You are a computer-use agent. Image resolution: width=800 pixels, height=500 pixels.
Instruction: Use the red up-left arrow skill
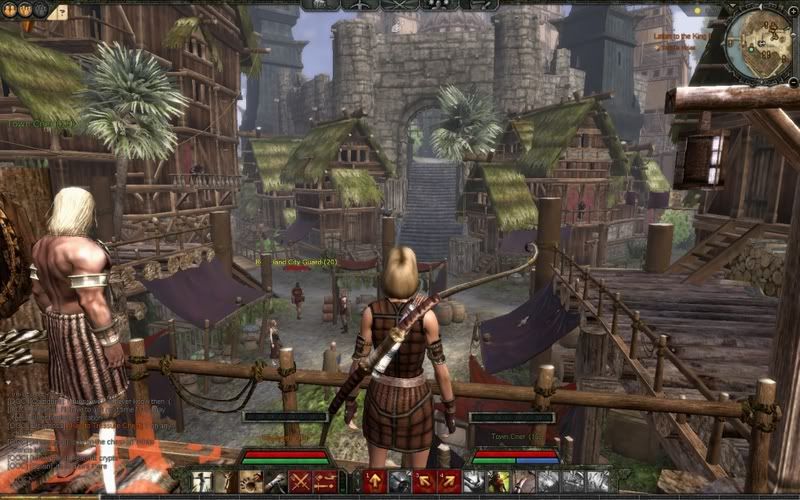click(x=424, y=482)
